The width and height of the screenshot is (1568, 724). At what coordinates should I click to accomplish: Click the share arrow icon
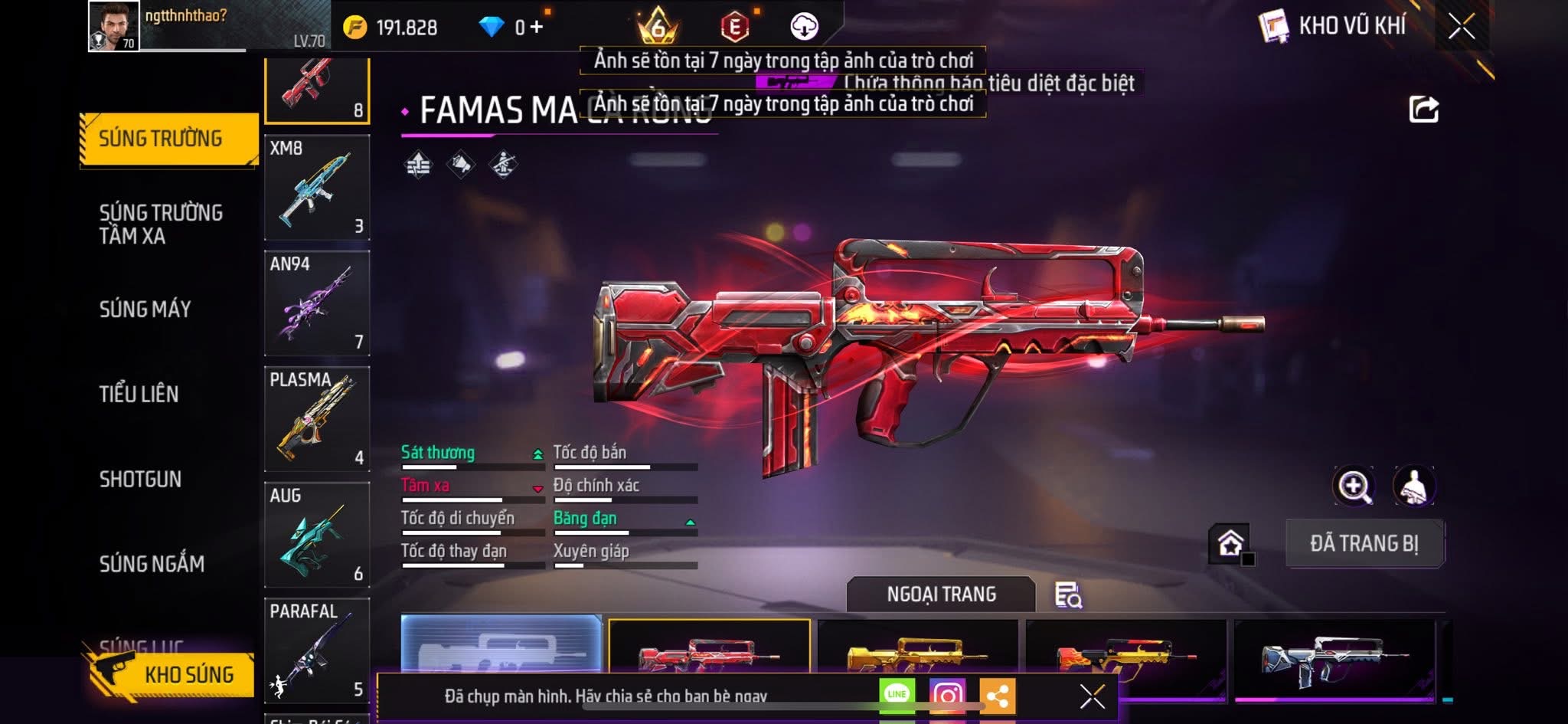pos(1424,110)
